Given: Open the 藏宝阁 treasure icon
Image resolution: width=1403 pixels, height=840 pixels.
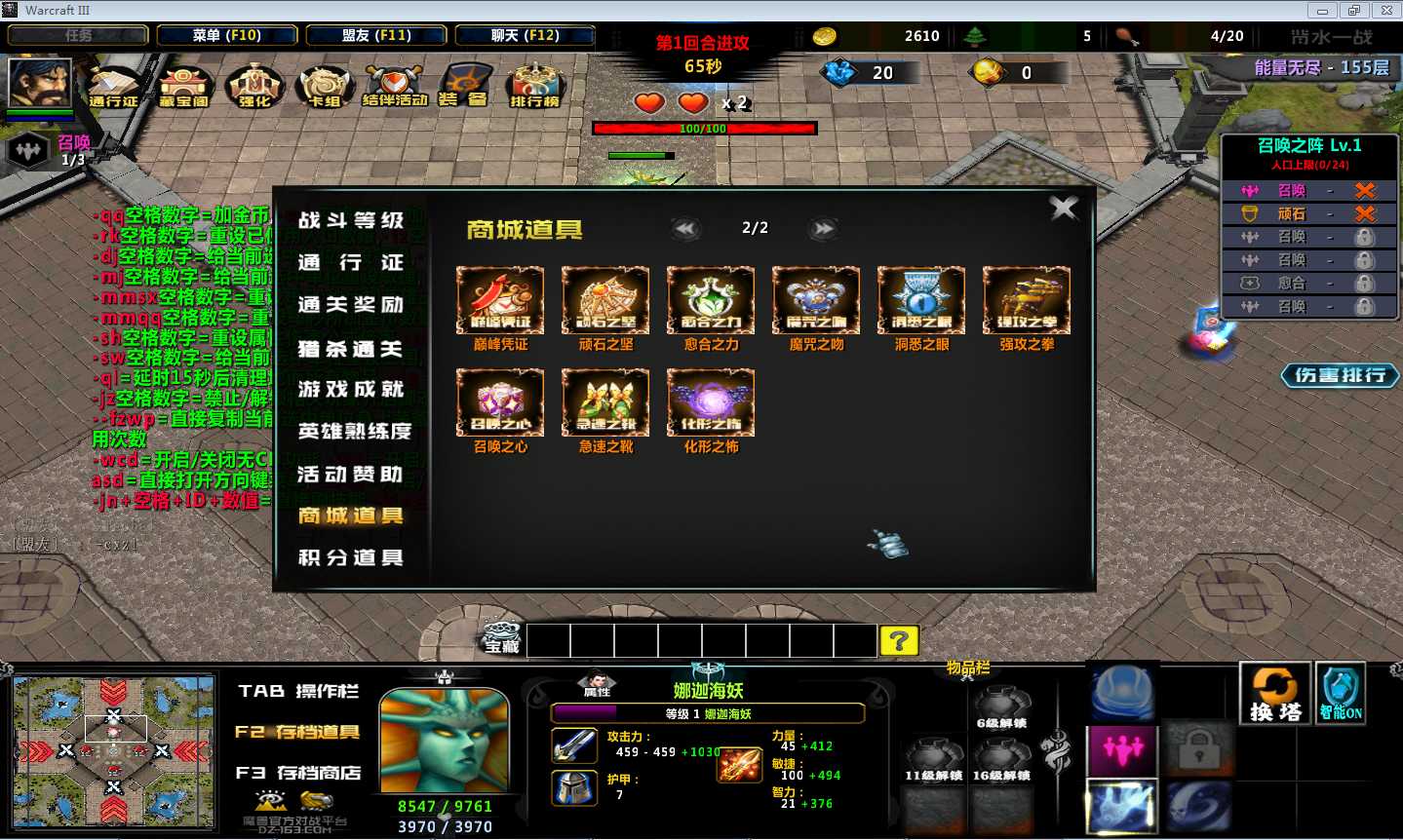Looking at the screenshot, I should click(x=183, y=86).
